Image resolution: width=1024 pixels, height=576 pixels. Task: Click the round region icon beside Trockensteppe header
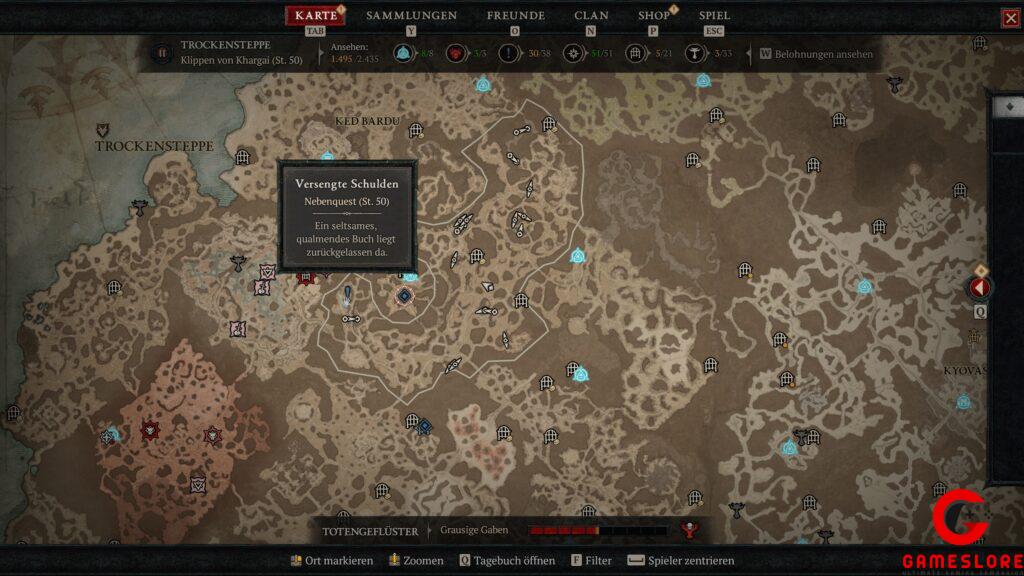tap(162, 53)
